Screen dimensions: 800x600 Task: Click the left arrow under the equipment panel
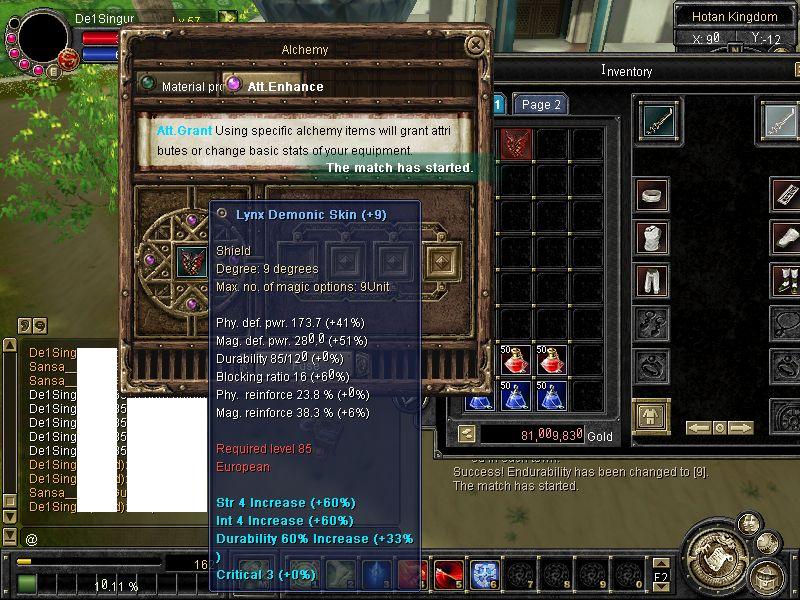pos(697,427)
